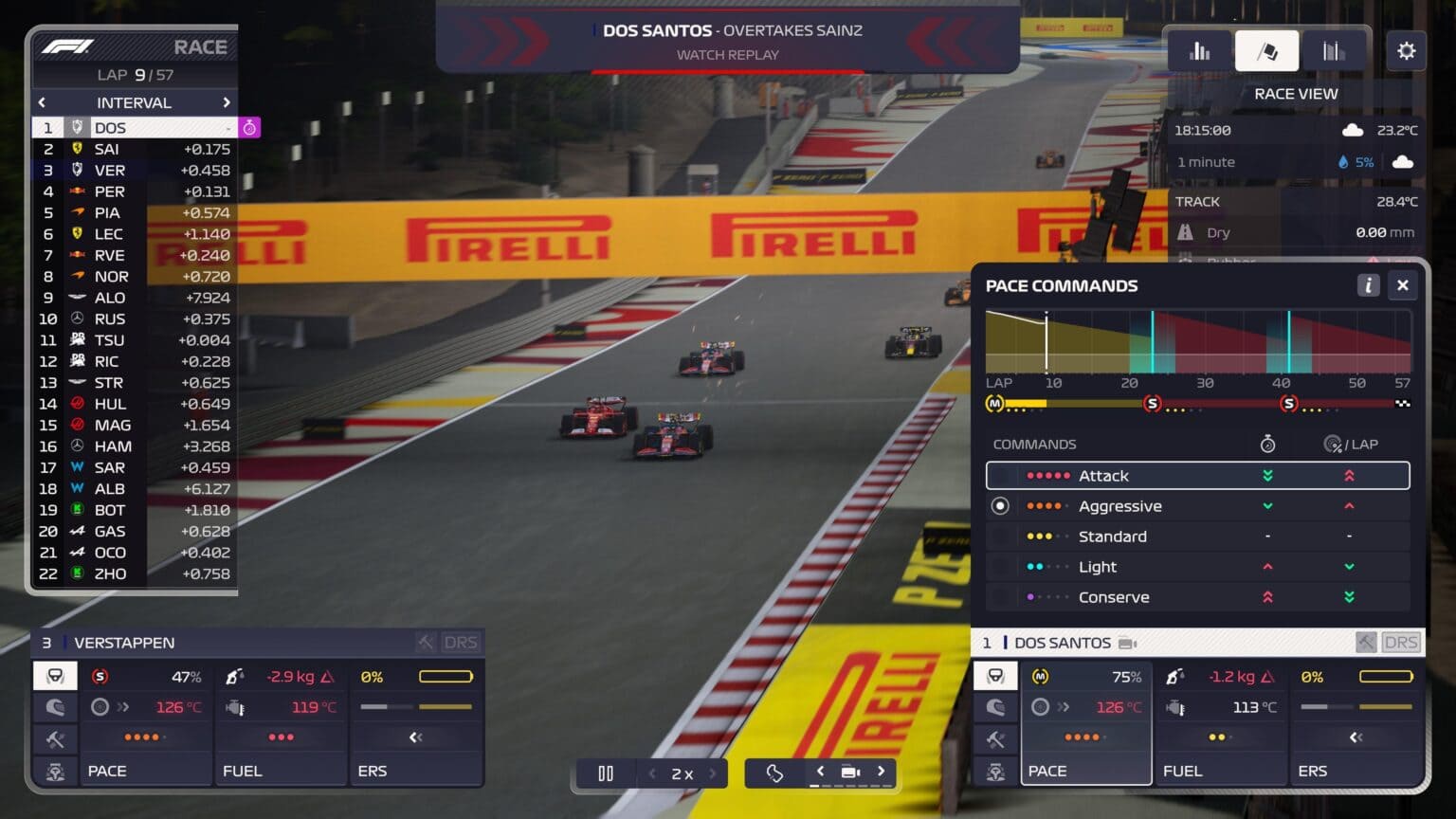The image size is (1456, 819).
Task: Show previous timing column before Interval
Action: 42,102
